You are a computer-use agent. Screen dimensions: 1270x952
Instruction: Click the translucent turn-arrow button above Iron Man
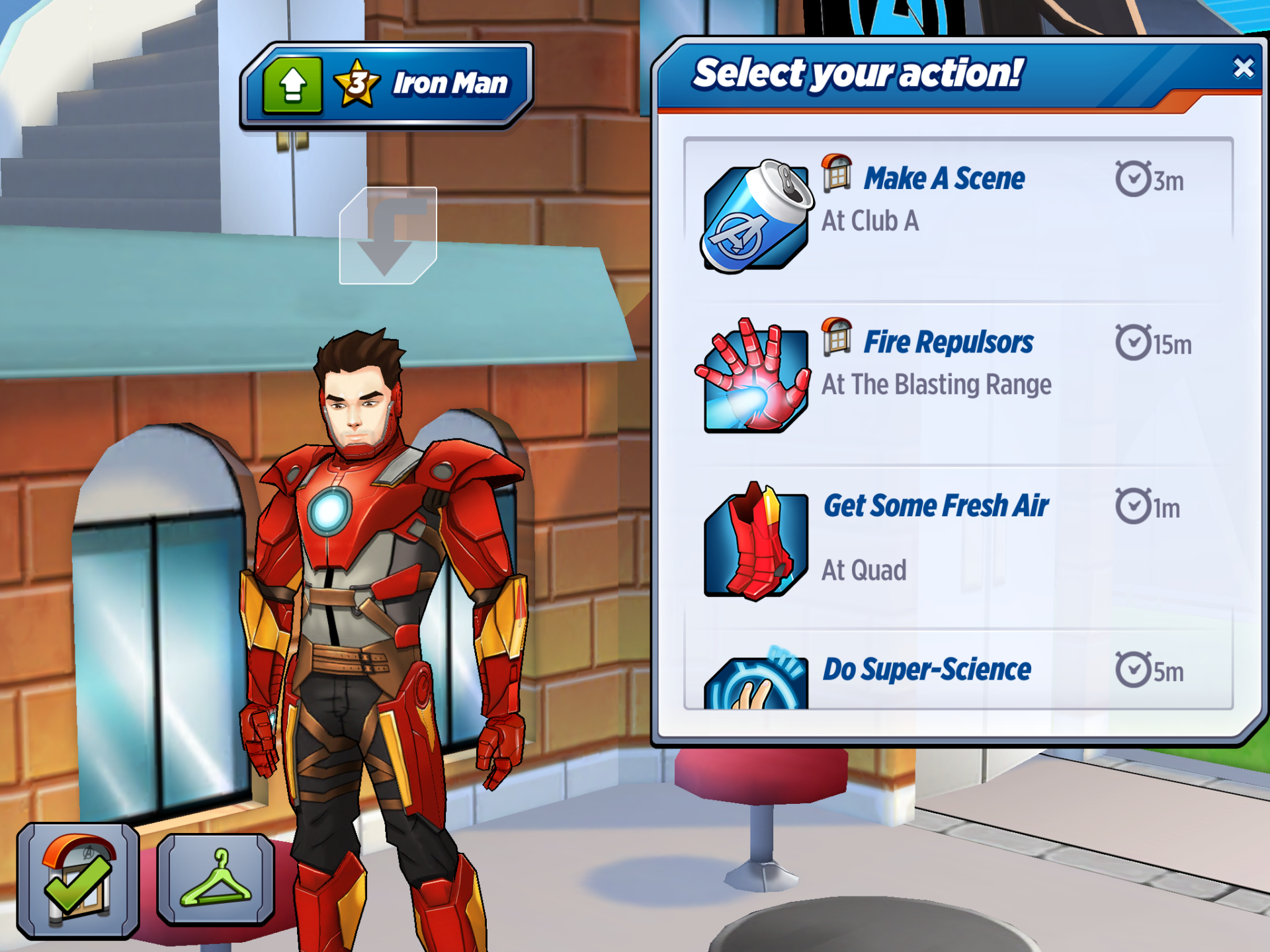[388, 236]
